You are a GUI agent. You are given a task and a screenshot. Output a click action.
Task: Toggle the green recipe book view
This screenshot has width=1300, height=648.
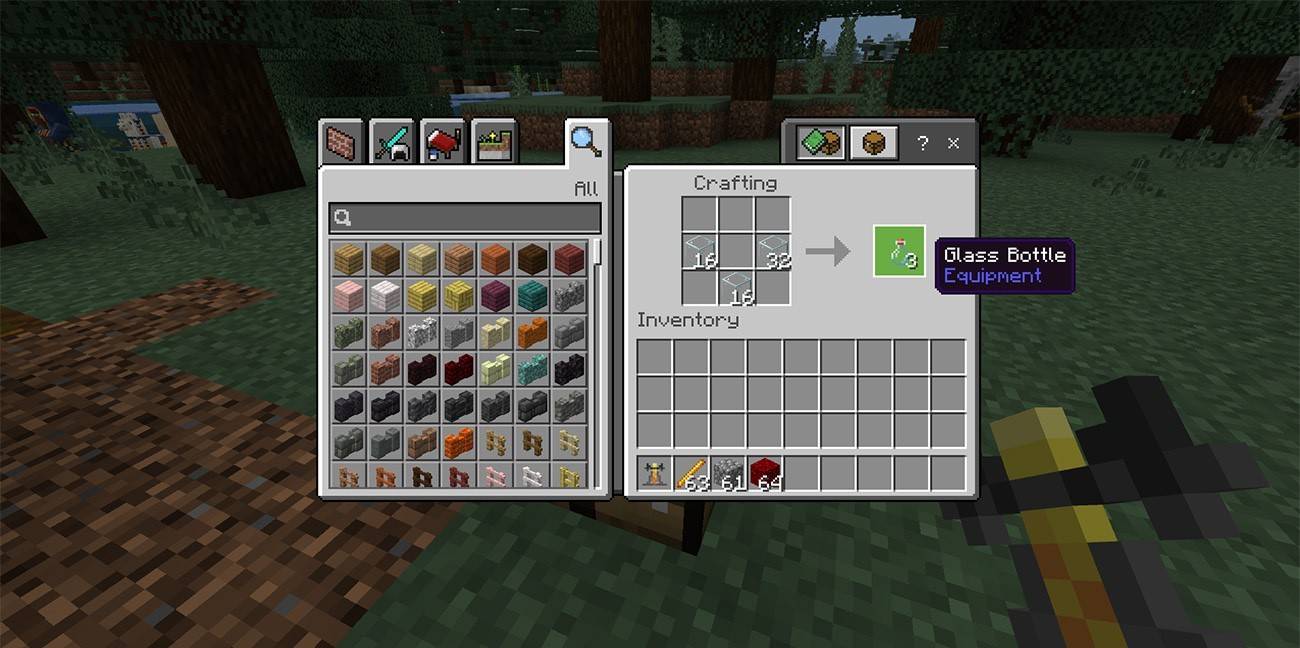point(821,143)
